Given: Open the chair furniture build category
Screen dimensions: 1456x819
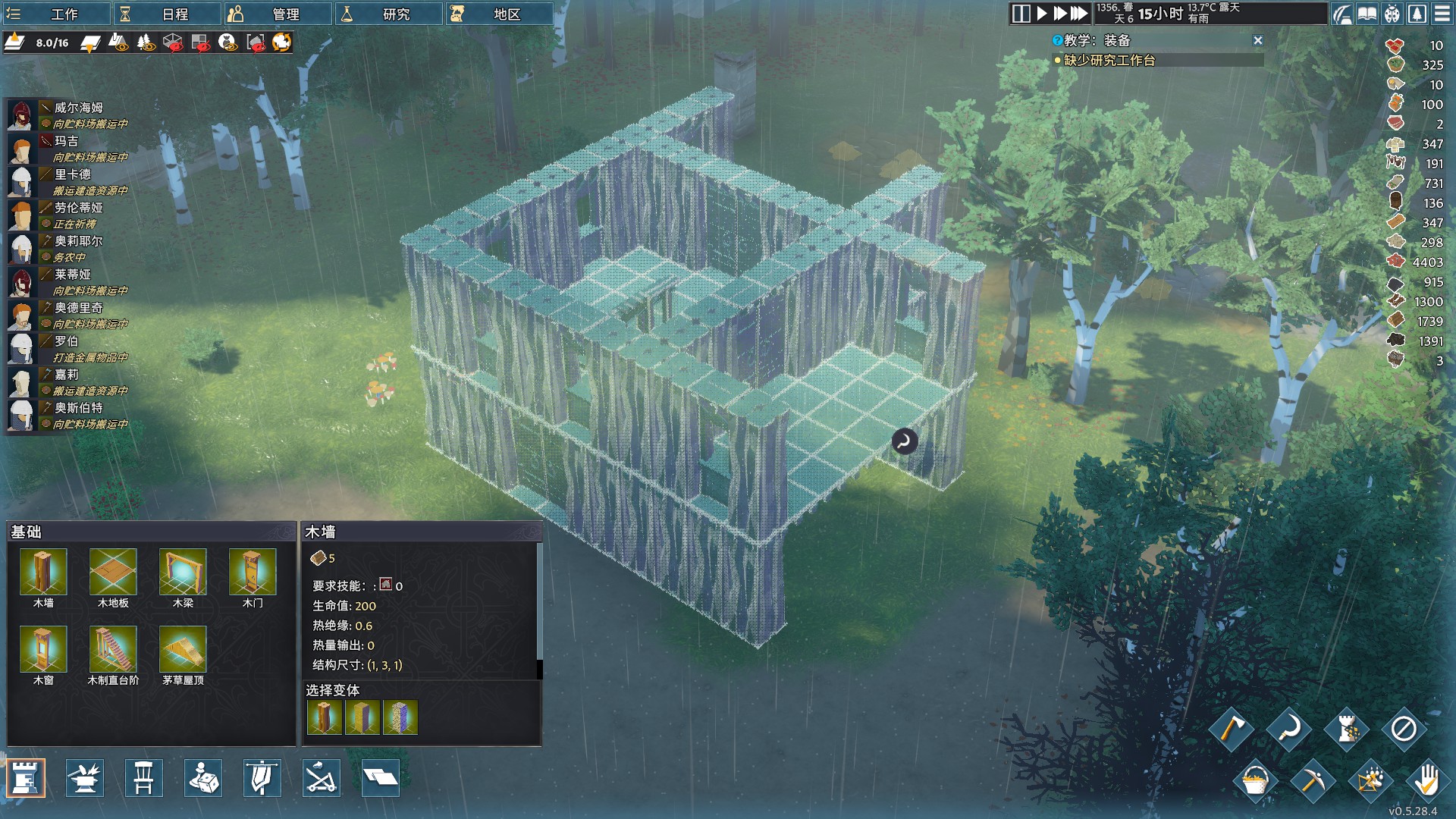Looking at the screenshot, I should (x=144, y=779).
